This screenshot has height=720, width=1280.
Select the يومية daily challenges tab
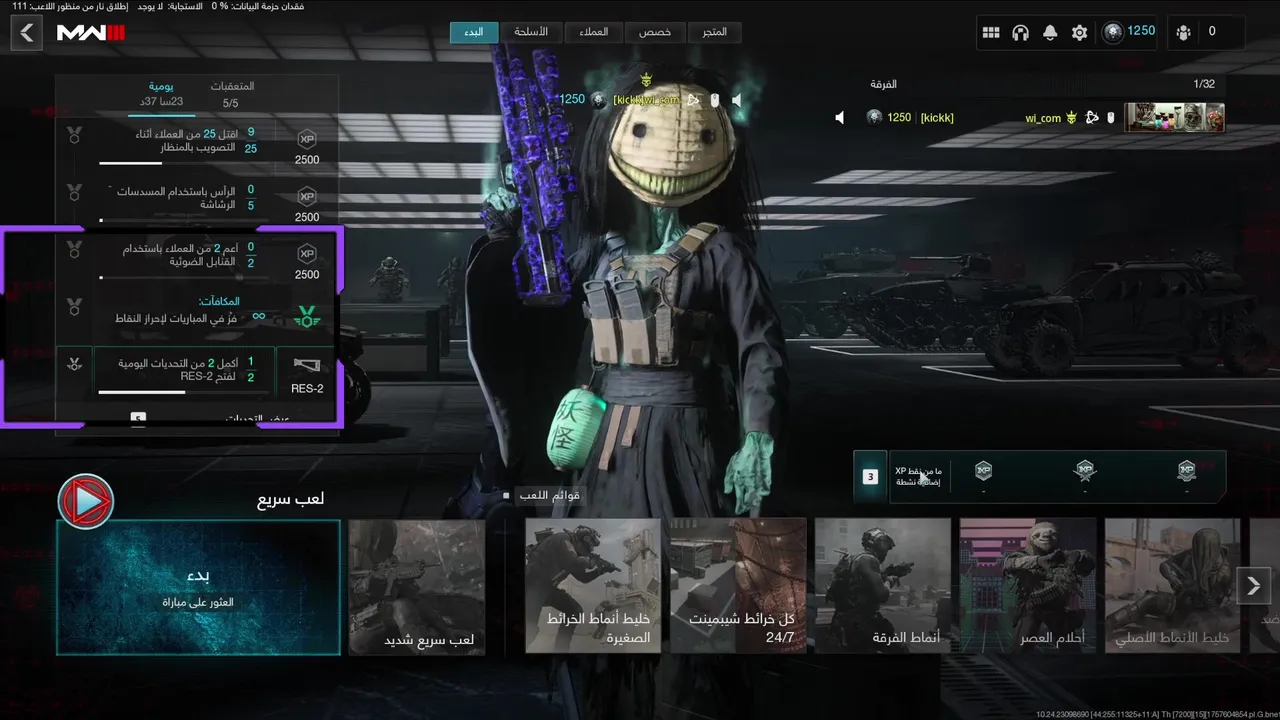tap(160, 93)
